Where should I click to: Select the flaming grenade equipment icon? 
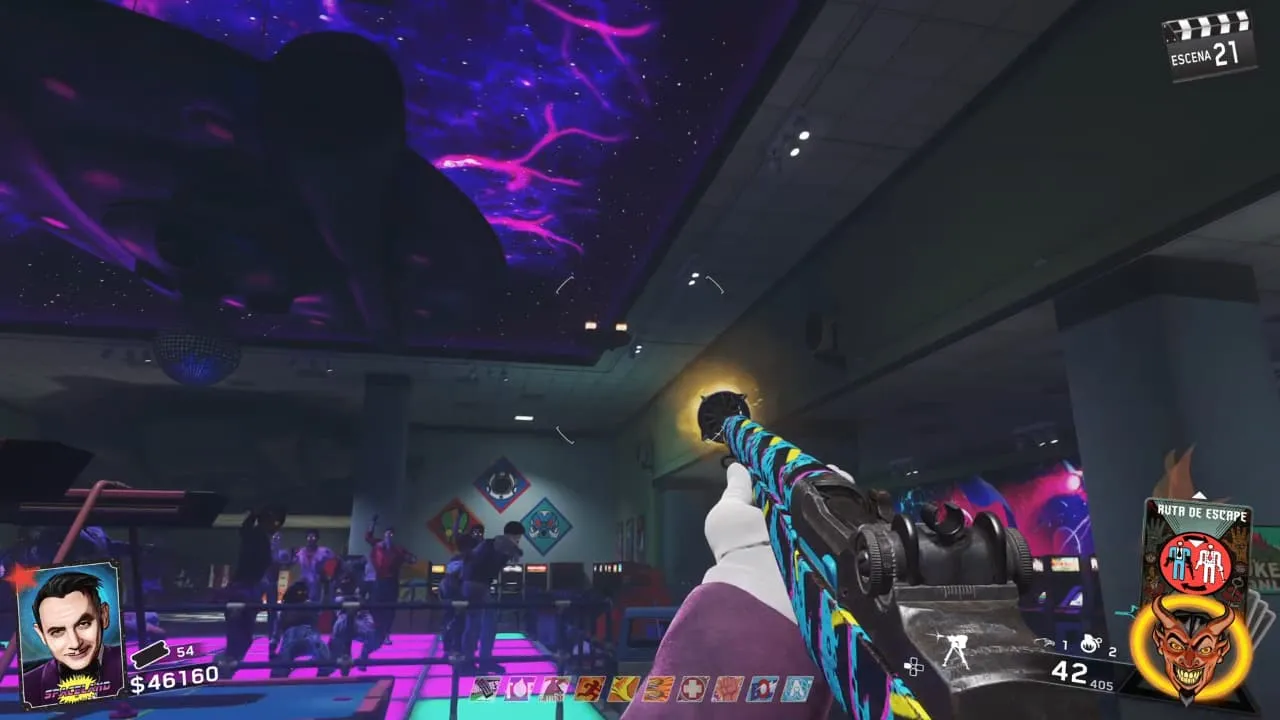coord(1090,645)
